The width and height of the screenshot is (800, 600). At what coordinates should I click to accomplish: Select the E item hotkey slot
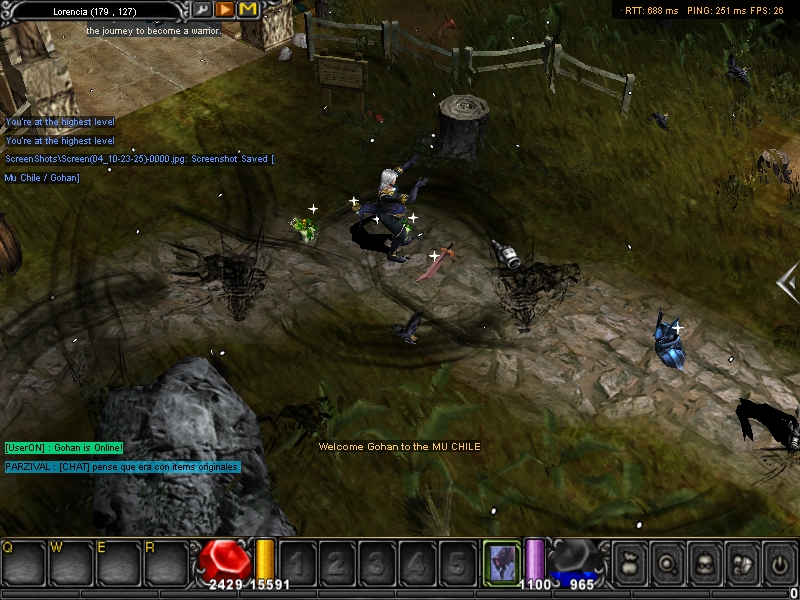coord(119,563)
